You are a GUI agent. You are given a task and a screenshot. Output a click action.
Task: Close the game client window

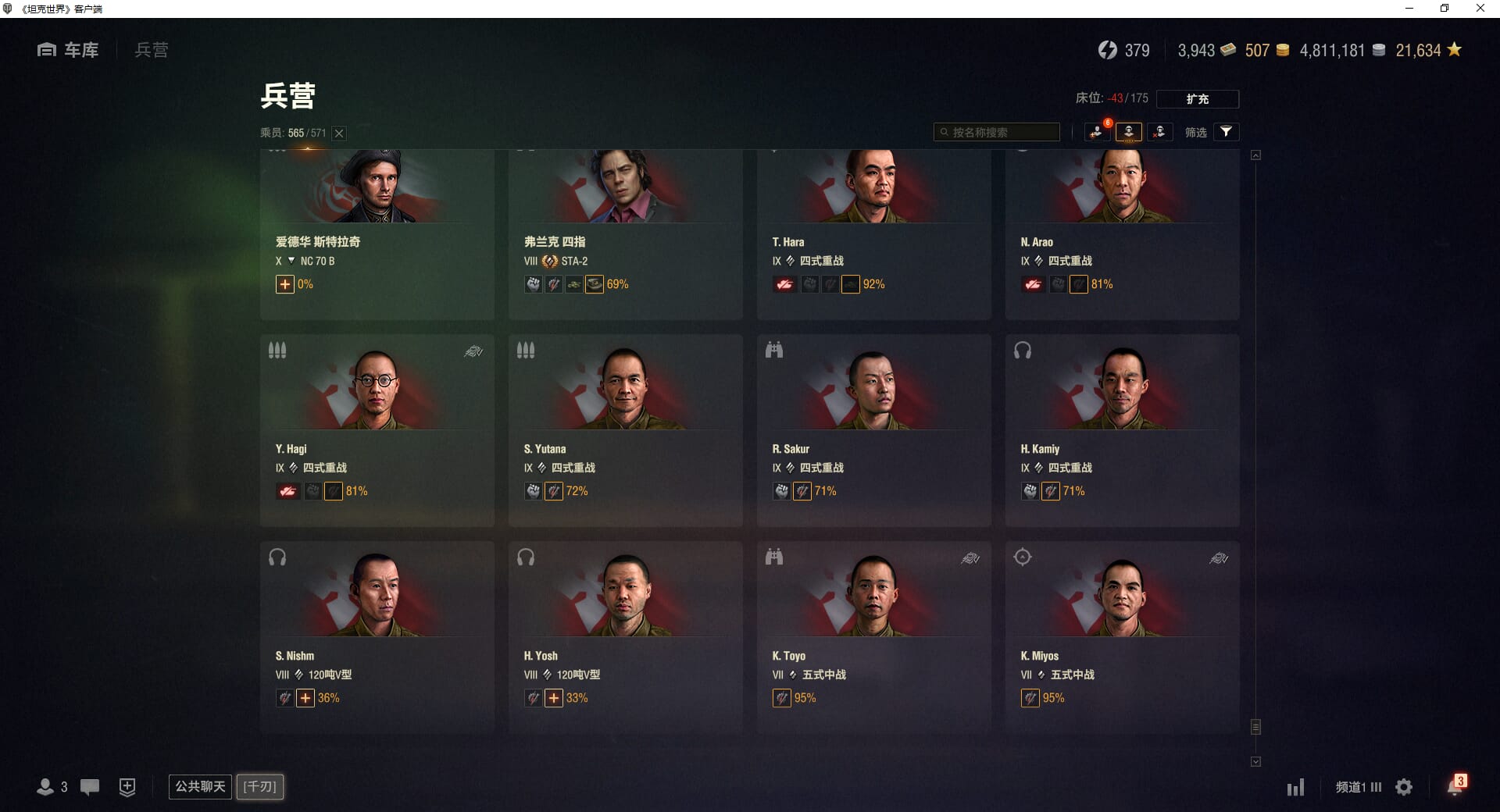pyautogui.click(x=1480, y=9)
